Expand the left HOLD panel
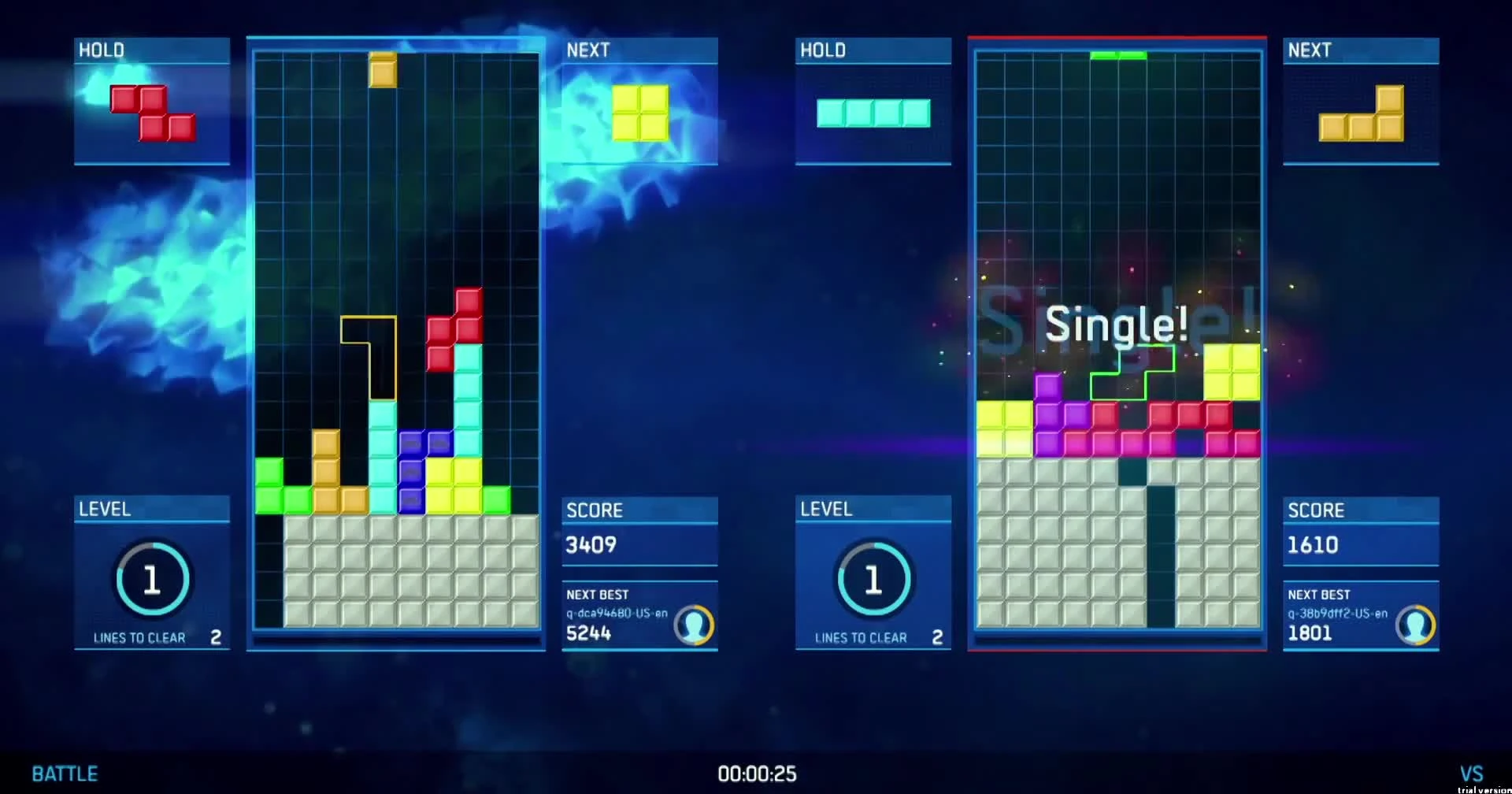Image resolution: width=1512 pixels, height=794 pixels. pyautogui.click(x=152, y=101)
